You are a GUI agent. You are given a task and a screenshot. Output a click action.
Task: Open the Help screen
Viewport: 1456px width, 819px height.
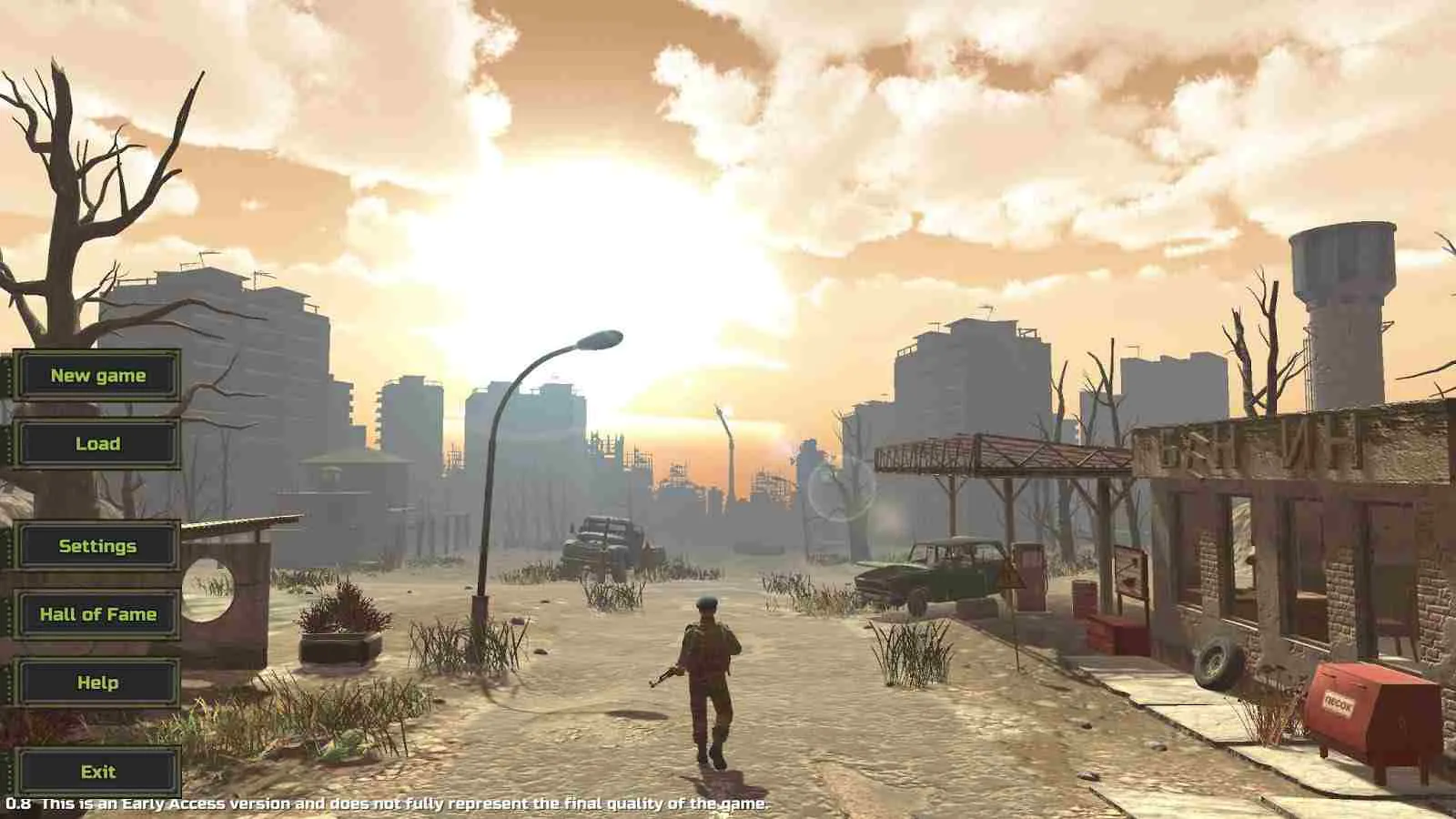pyautogui.click(x=97, y=682)
